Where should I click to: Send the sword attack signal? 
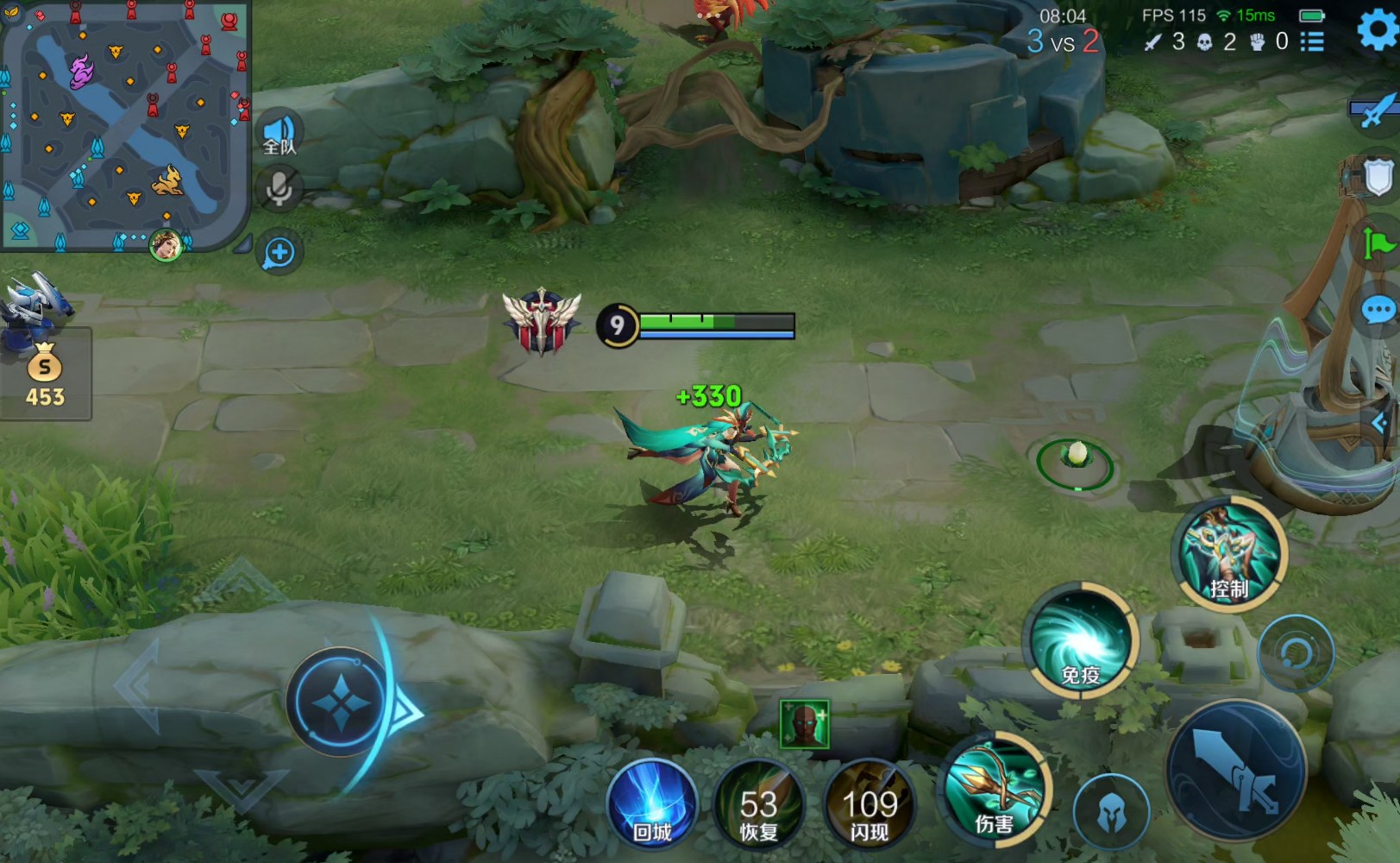[x=1378, y=110]
